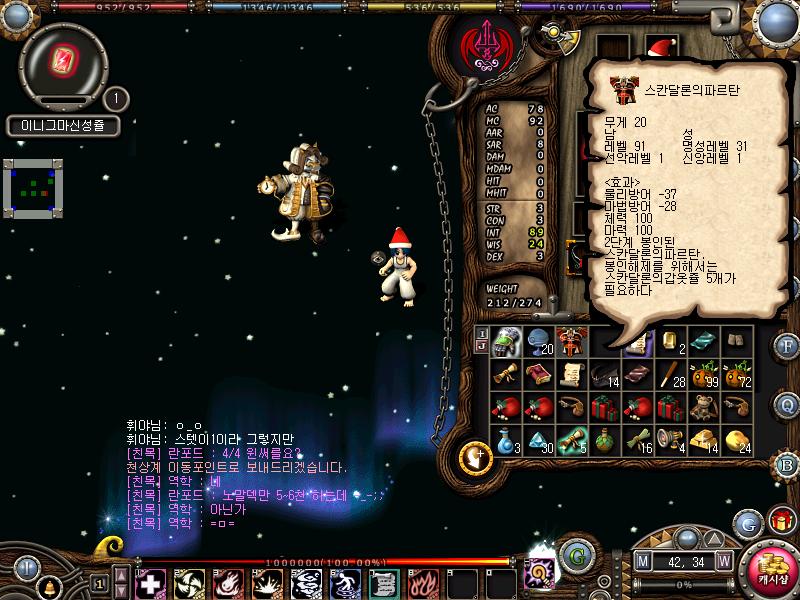This screenshot has height=600, width=800.
Task: Click the round F button on right edge
Action: (786, 347)
